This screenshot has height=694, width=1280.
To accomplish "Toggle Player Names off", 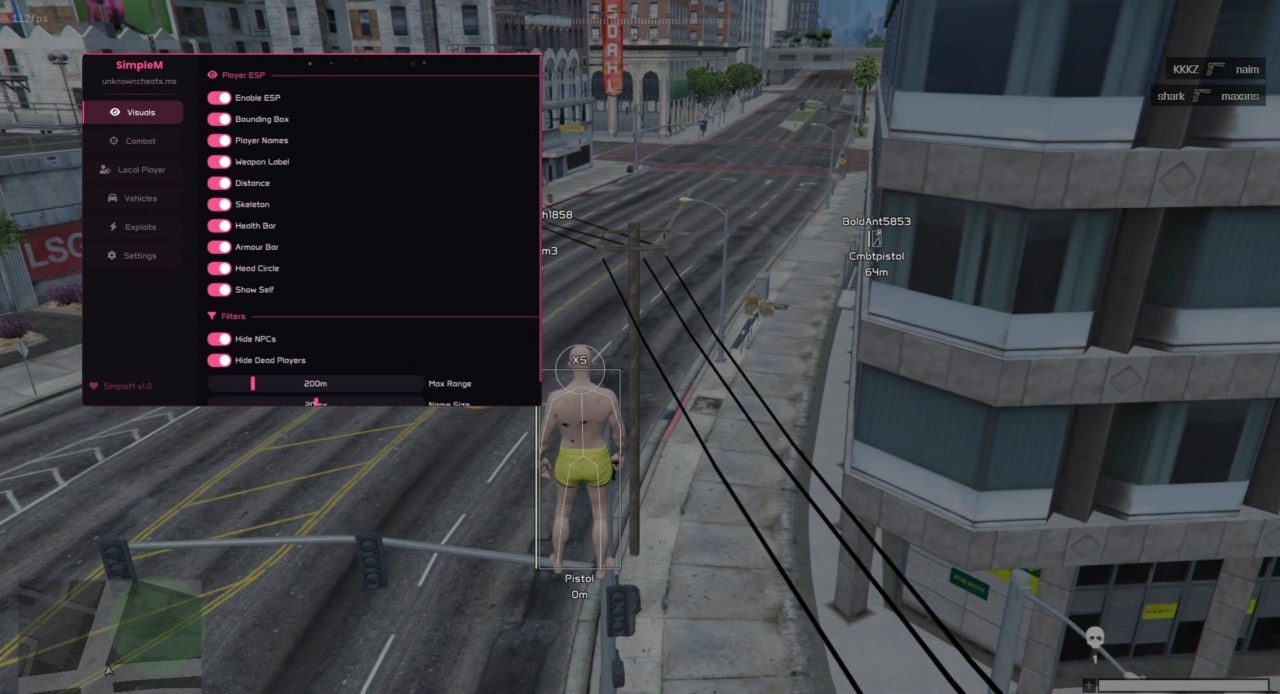I will click(219, 140).
